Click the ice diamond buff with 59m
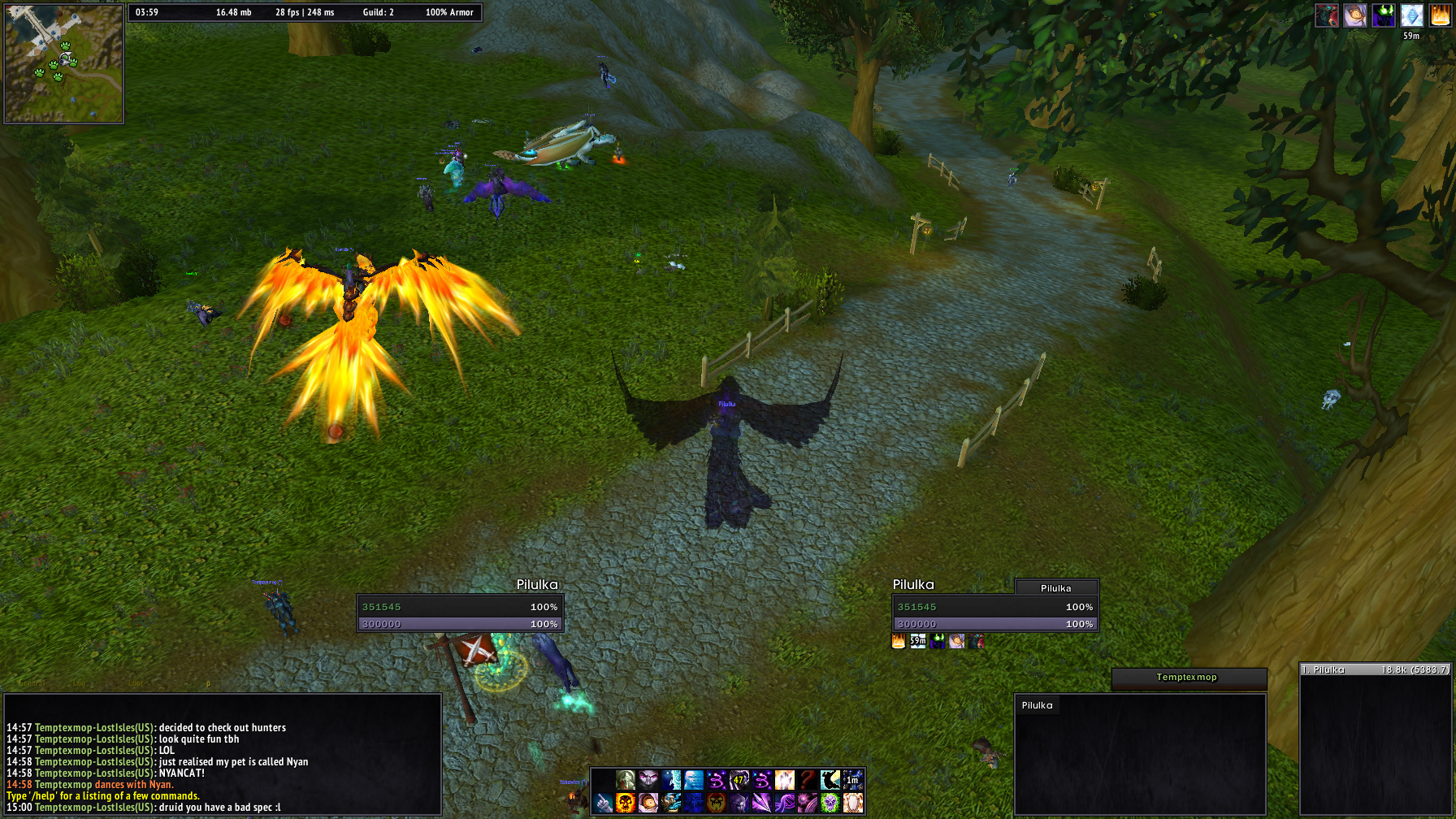The height and width of the screenshot is (819, 1456). coord(1411,15)
